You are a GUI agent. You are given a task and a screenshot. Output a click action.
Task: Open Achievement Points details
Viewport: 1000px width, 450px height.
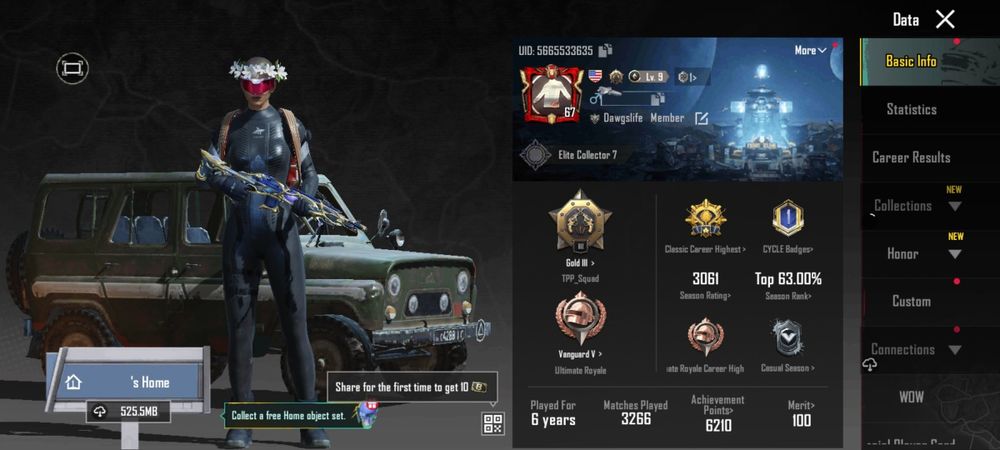pyautogui.click(x=718, y=413)
